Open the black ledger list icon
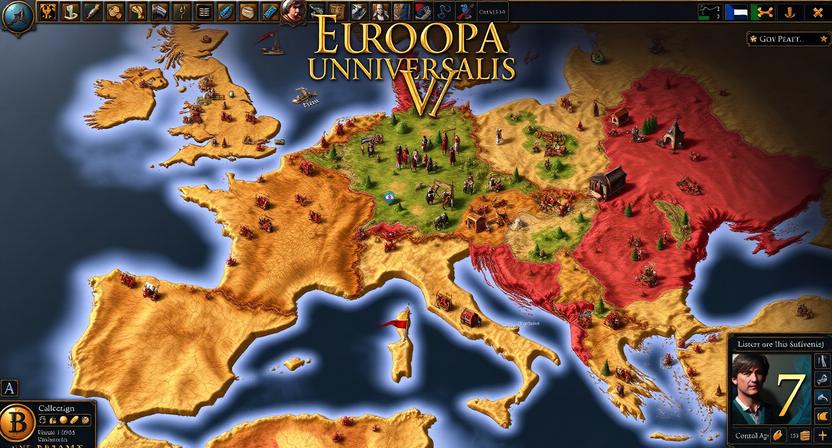Image resolution: width=832 pixels, height=448 pixels. tap(204, 12)
